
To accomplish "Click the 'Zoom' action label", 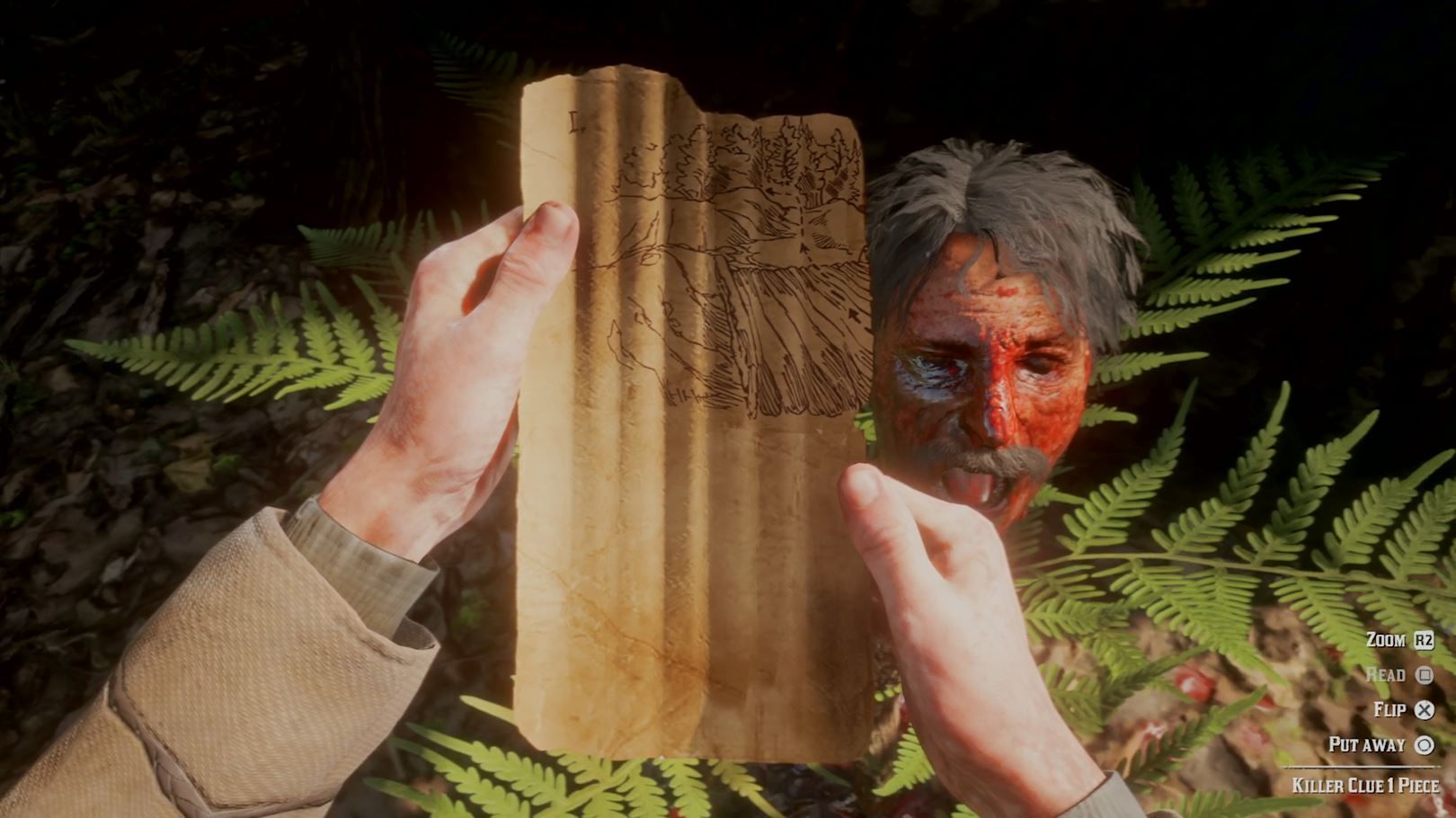I will click(1385, 639).
